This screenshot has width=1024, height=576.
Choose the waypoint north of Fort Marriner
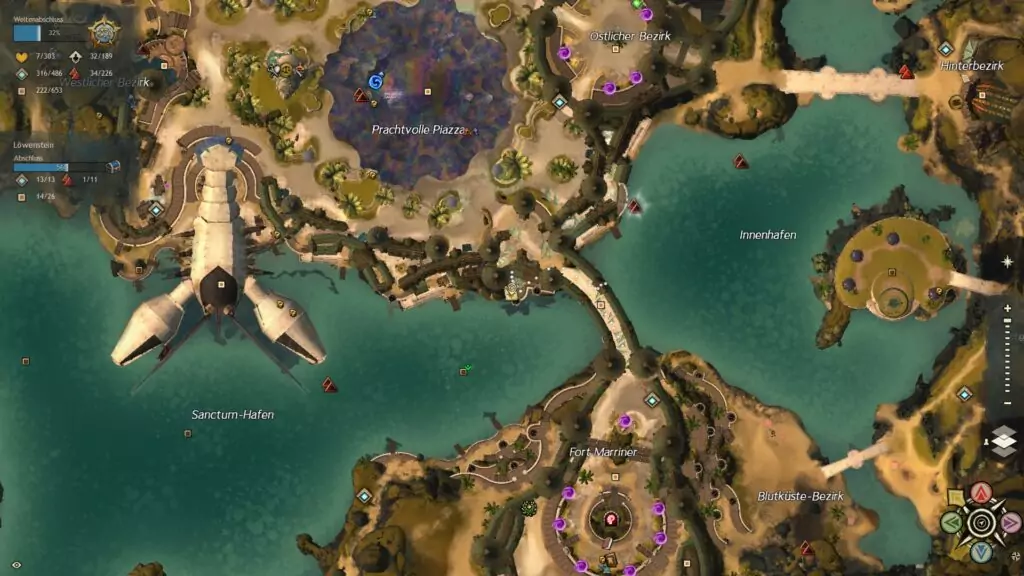pyautogui.click(x=652, y=400)
